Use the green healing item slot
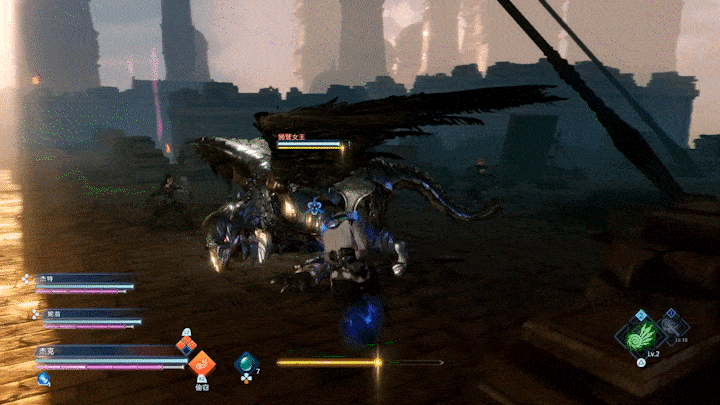720x405 pixels. [246, 364]
